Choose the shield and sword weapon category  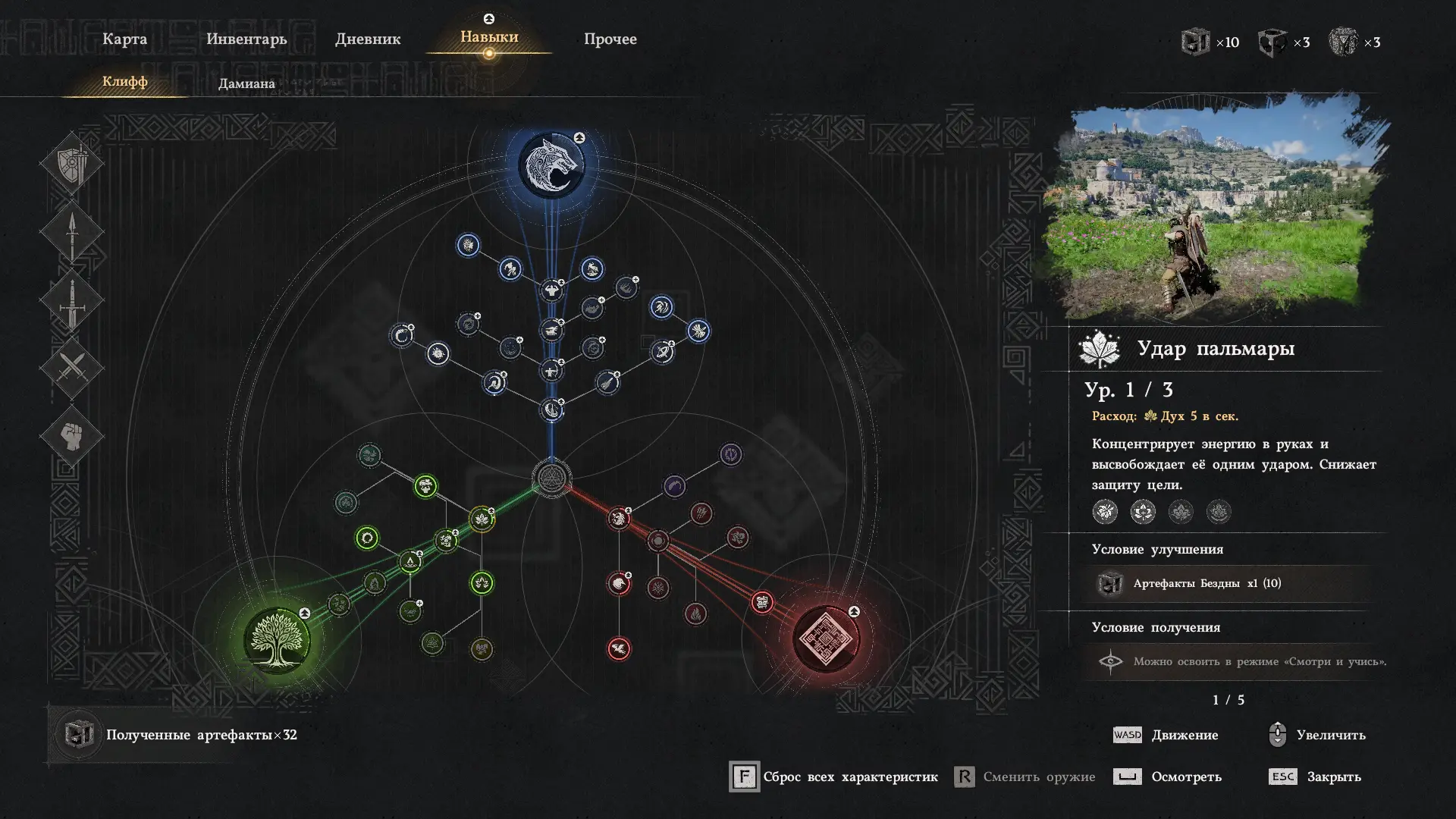pyautogui.click(x=72, y=163)
